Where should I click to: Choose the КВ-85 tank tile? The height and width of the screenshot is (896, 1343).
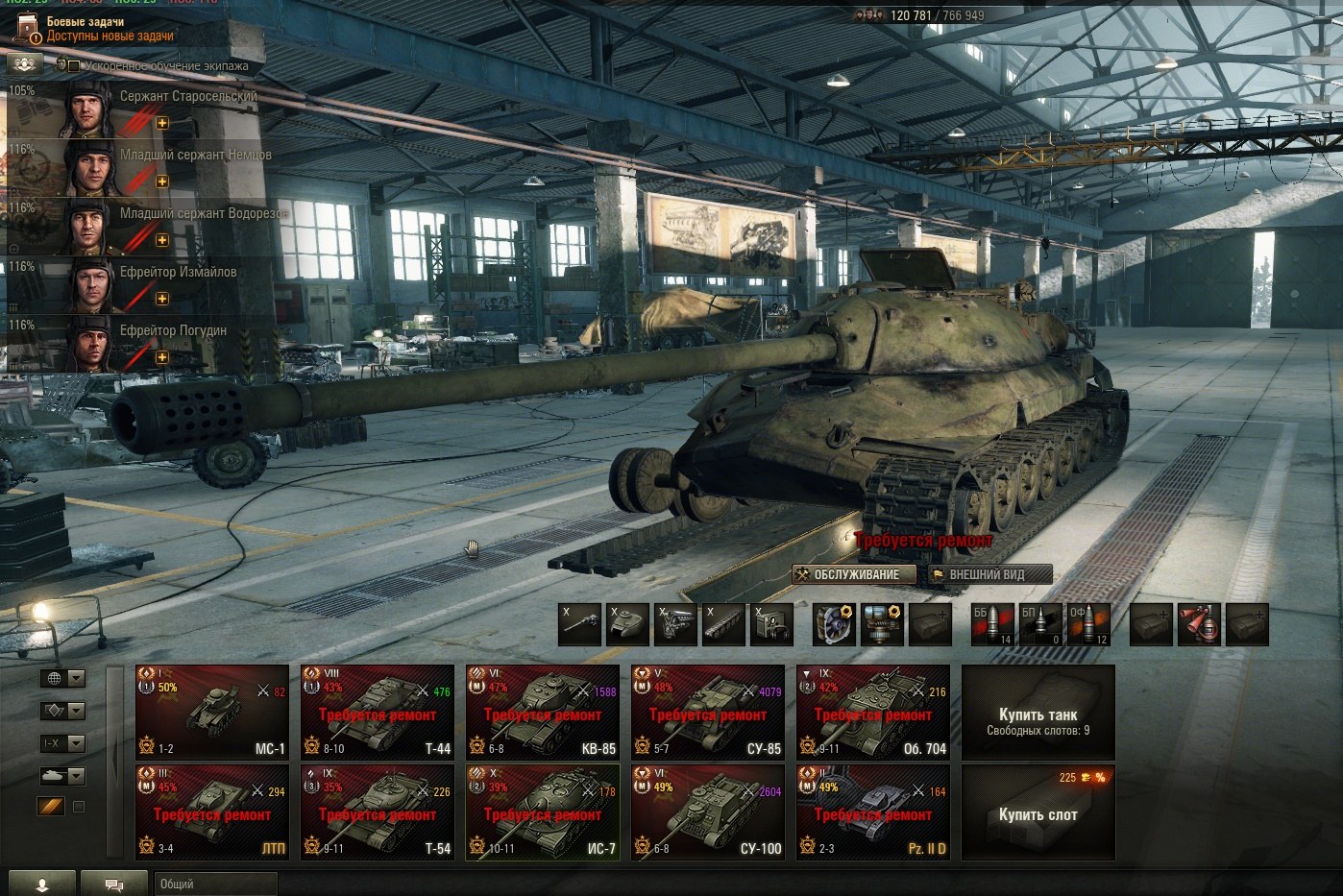tap(543, 712)
